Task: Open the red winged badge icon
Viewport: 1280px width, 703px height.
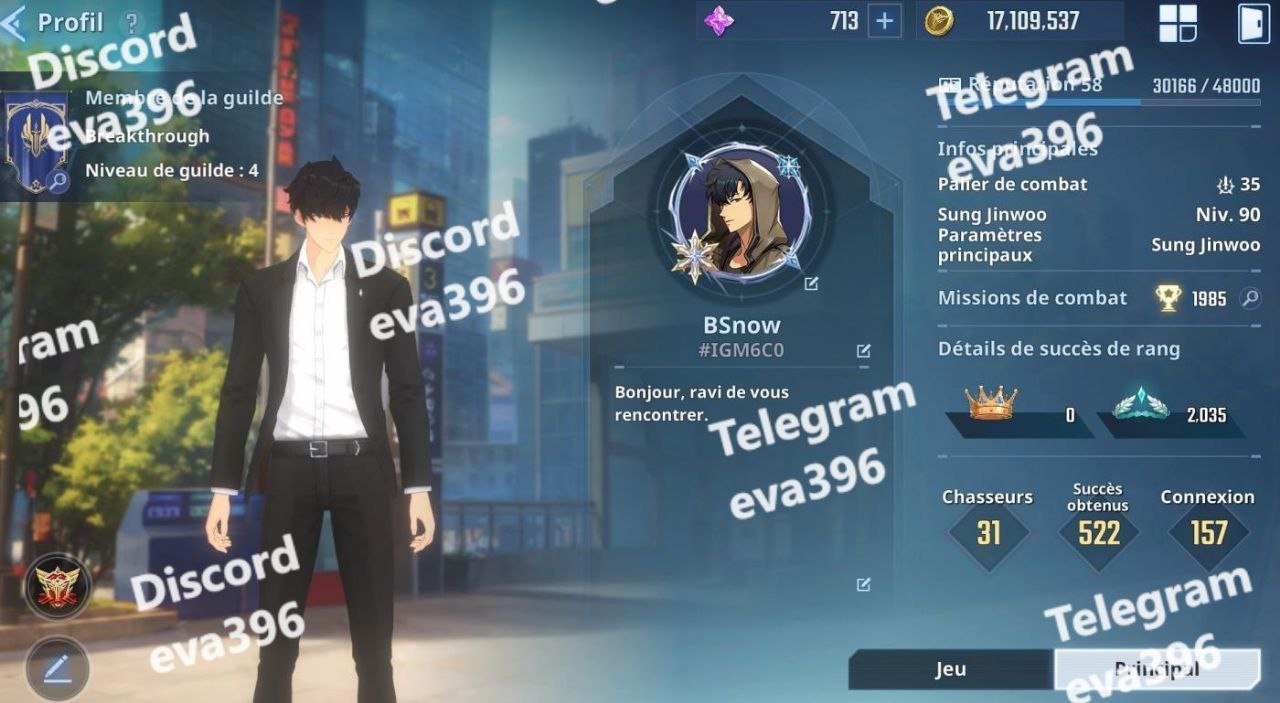Action: (57, 586)
